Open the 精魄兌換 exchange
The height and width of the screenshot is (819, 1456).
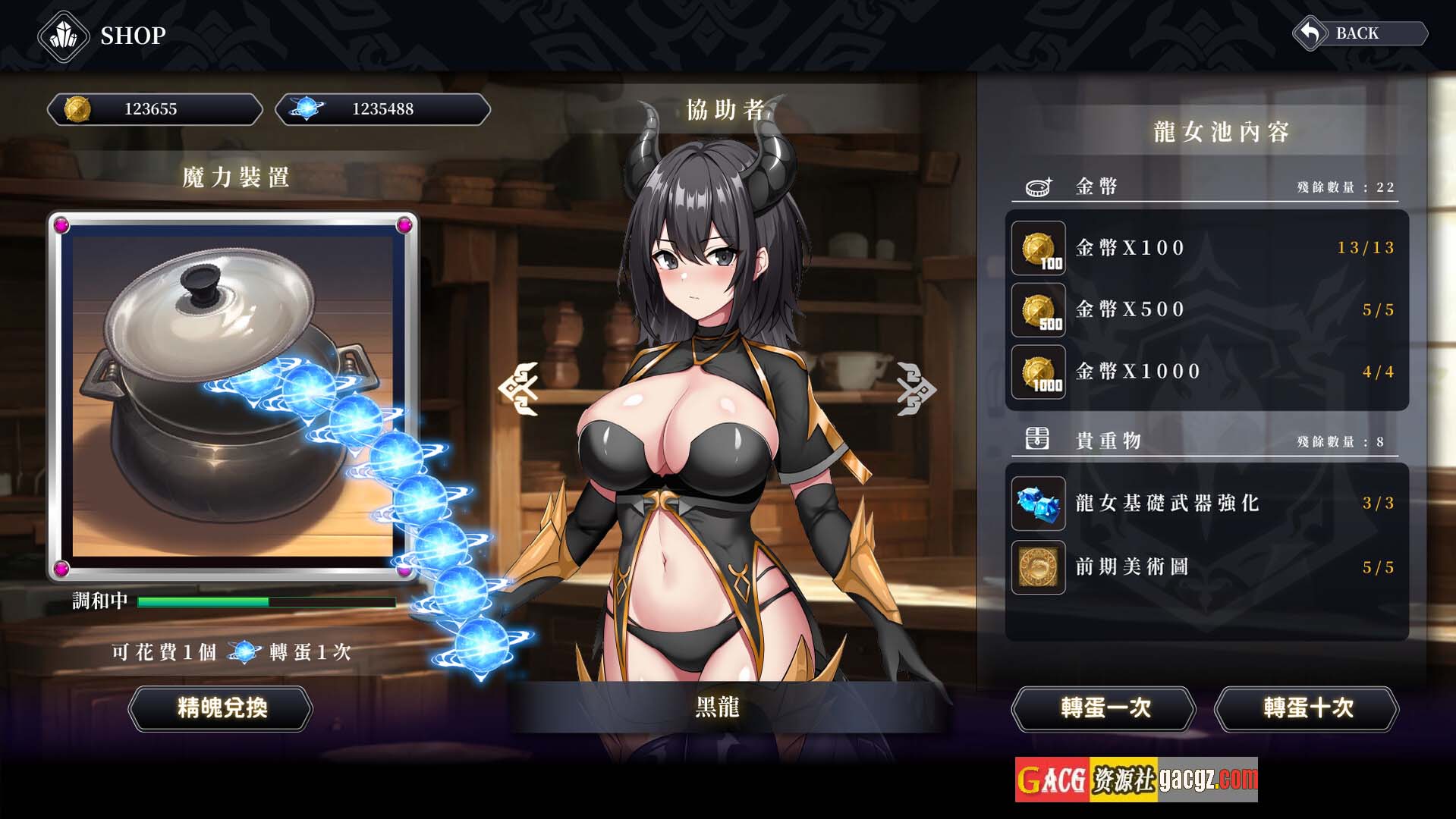[221, 708]
